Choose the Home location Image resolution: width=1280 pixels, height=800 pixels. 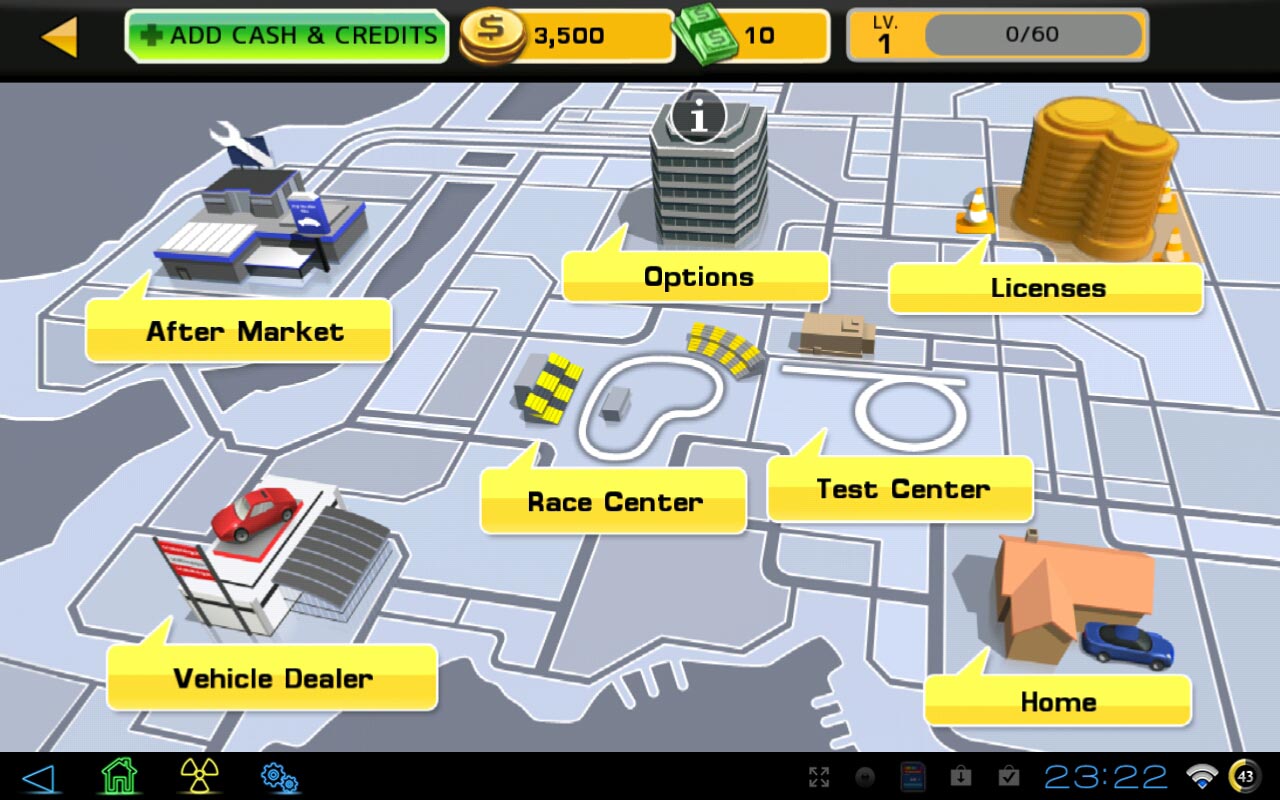point(1057,701)
